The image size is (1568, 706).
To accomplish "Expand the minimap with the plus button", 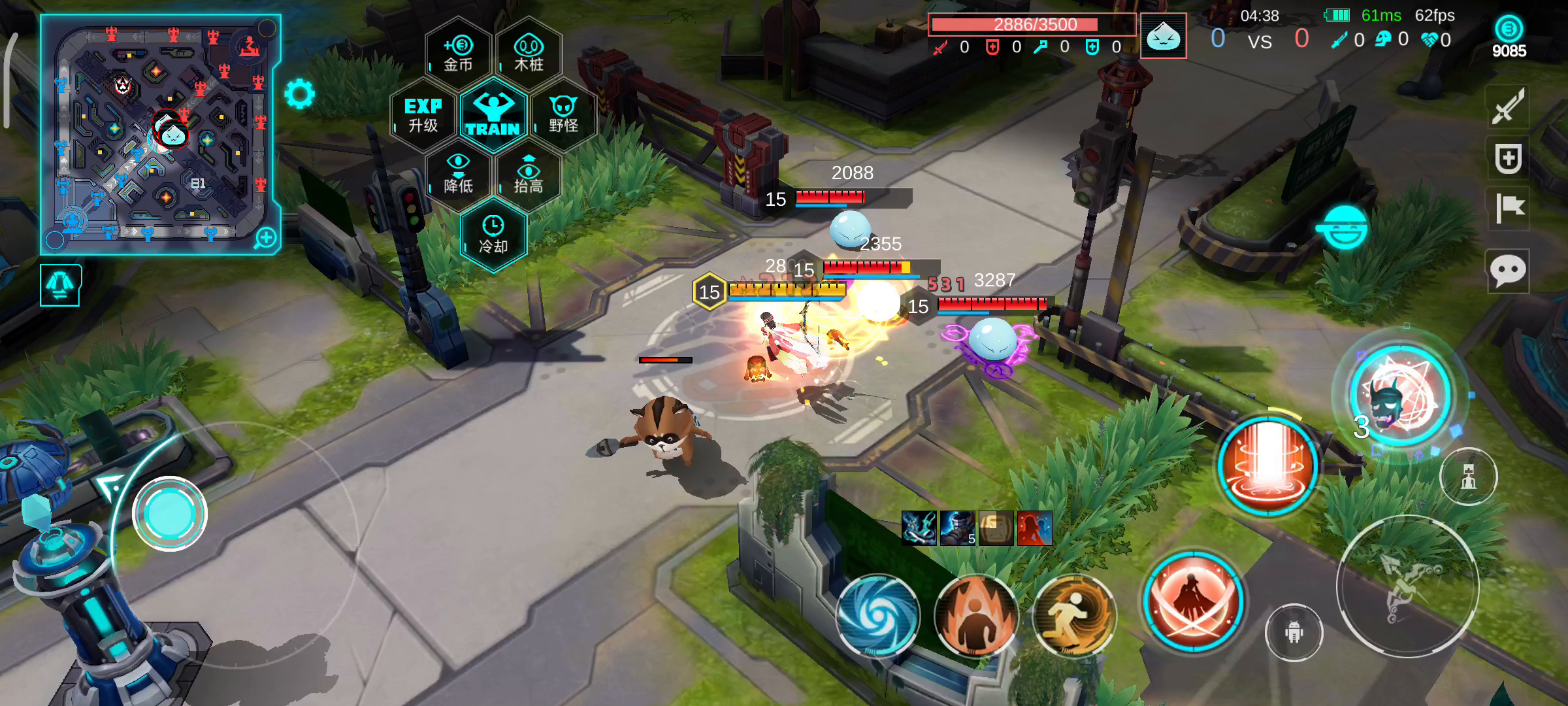I will [x=266, y=238].
